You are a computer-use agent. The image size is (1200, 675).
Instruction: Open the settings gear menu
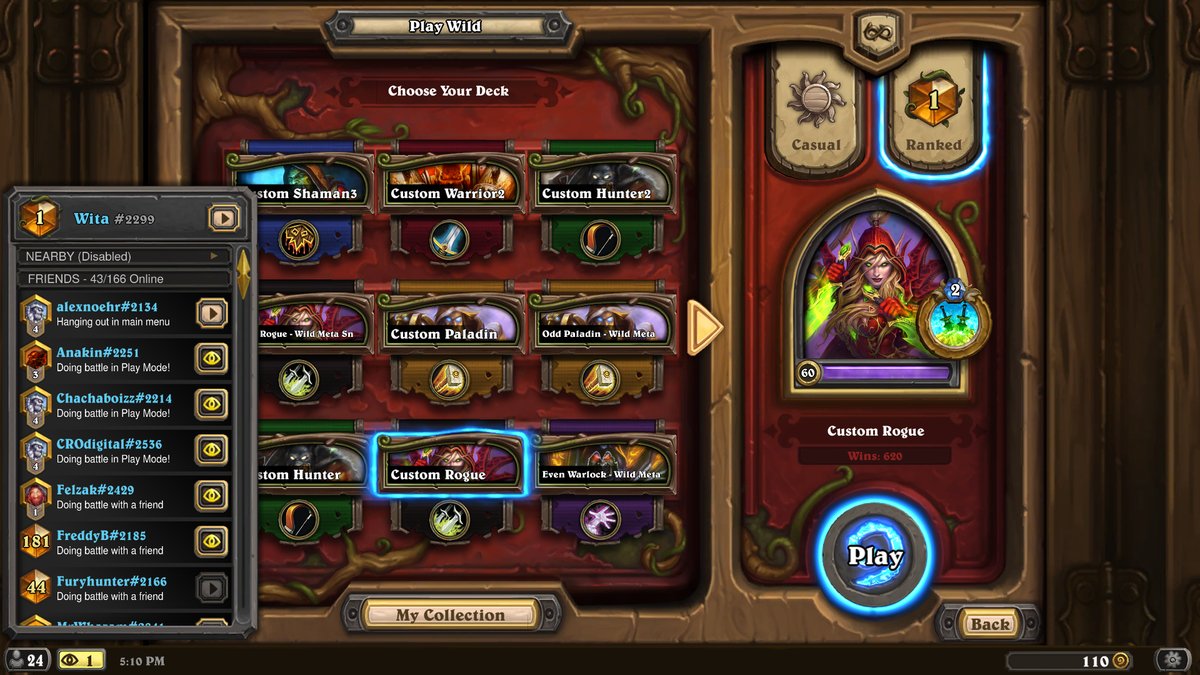1172,660
